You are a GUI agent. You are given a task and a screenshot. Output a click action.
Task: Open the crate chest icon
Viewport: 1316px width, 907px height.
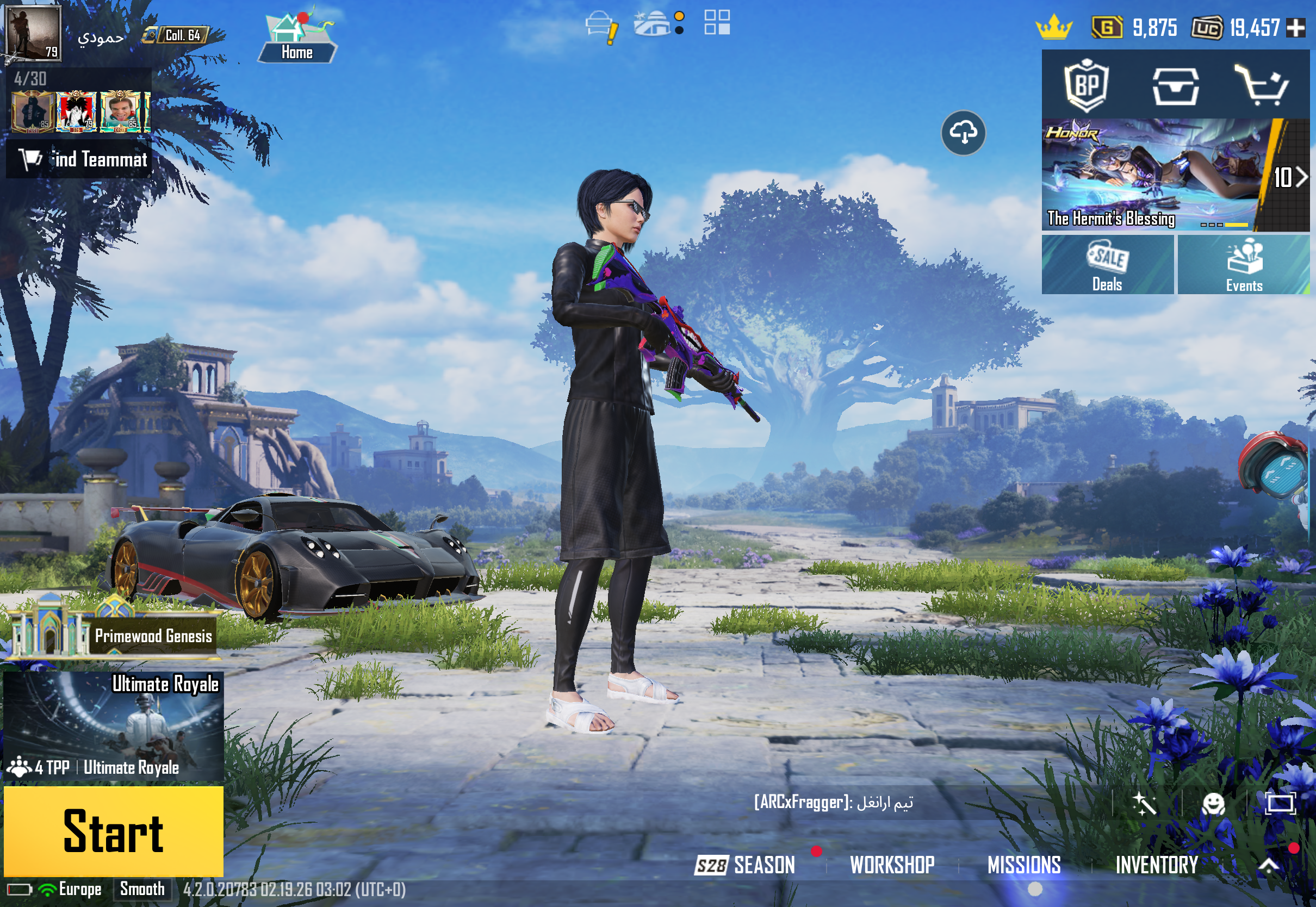(1175, 85)
